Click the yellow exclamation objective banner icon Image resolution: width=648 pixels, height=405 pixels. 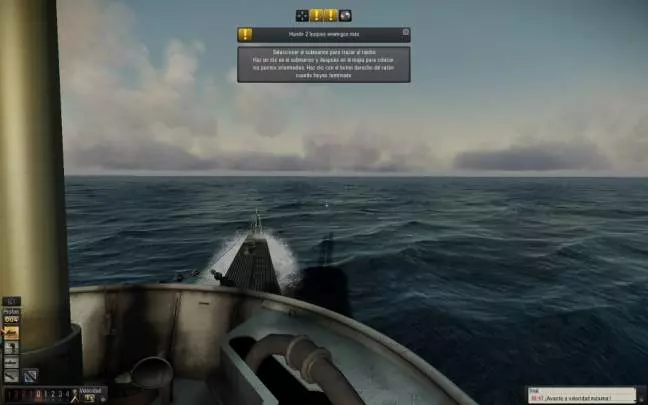(x=245, y=34)
